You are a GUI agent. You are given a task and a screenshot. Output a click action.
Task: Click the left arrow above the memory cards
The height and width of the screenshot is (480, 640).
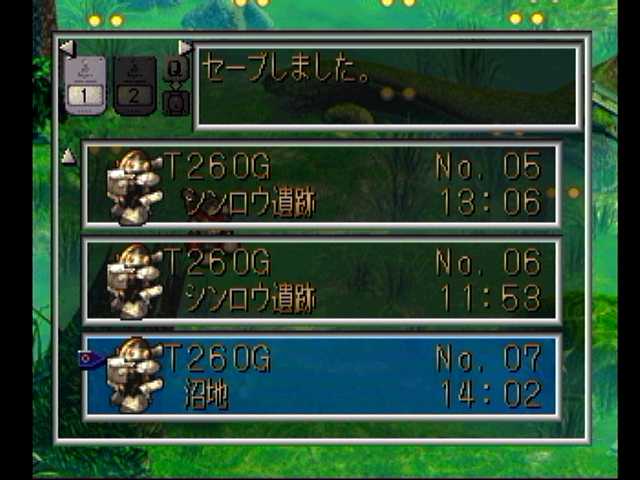coord(67,47)
